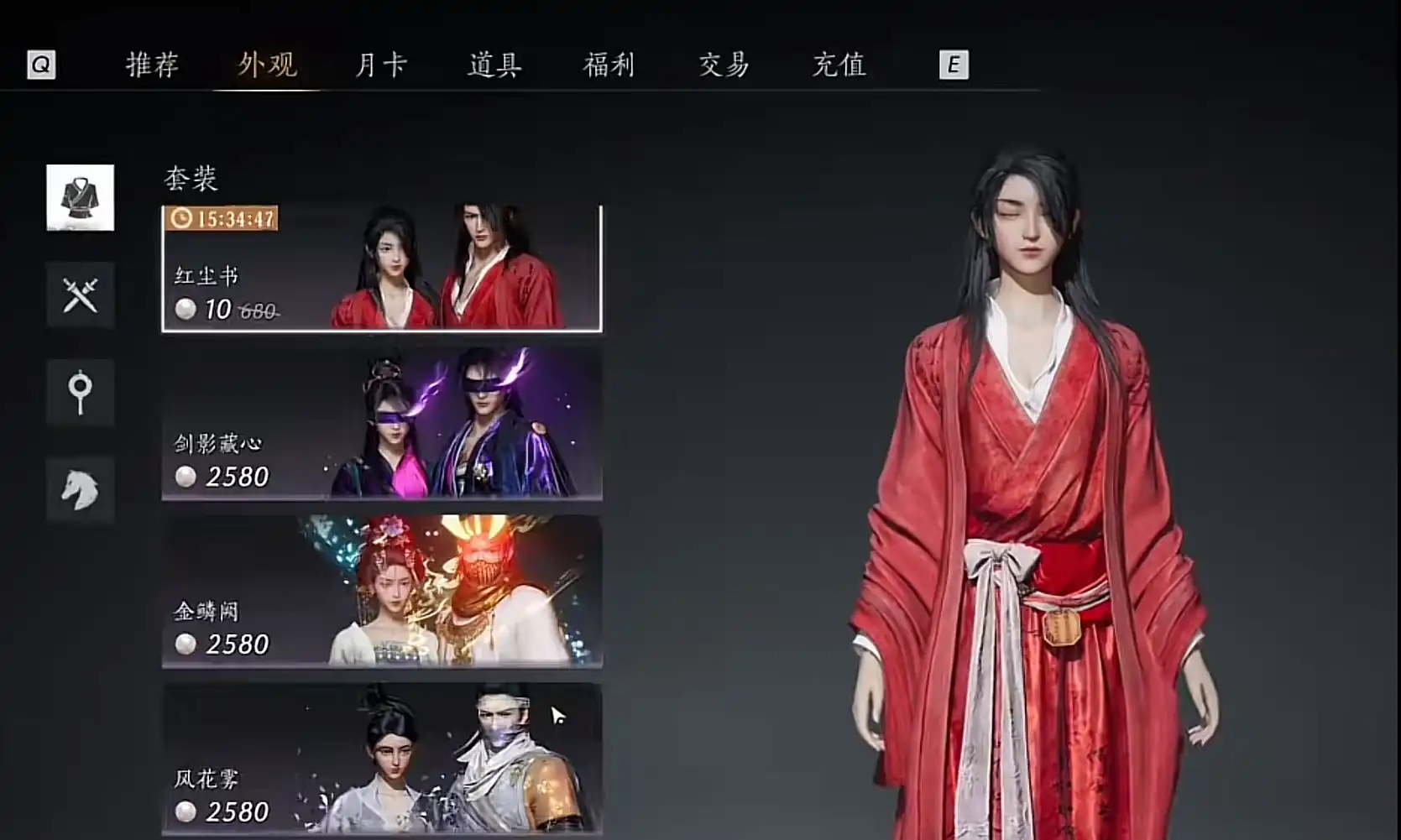This screenshot has height=840, width=1401.
Task: Open the horse mount category icon
Action: click(x=80, y=488)
